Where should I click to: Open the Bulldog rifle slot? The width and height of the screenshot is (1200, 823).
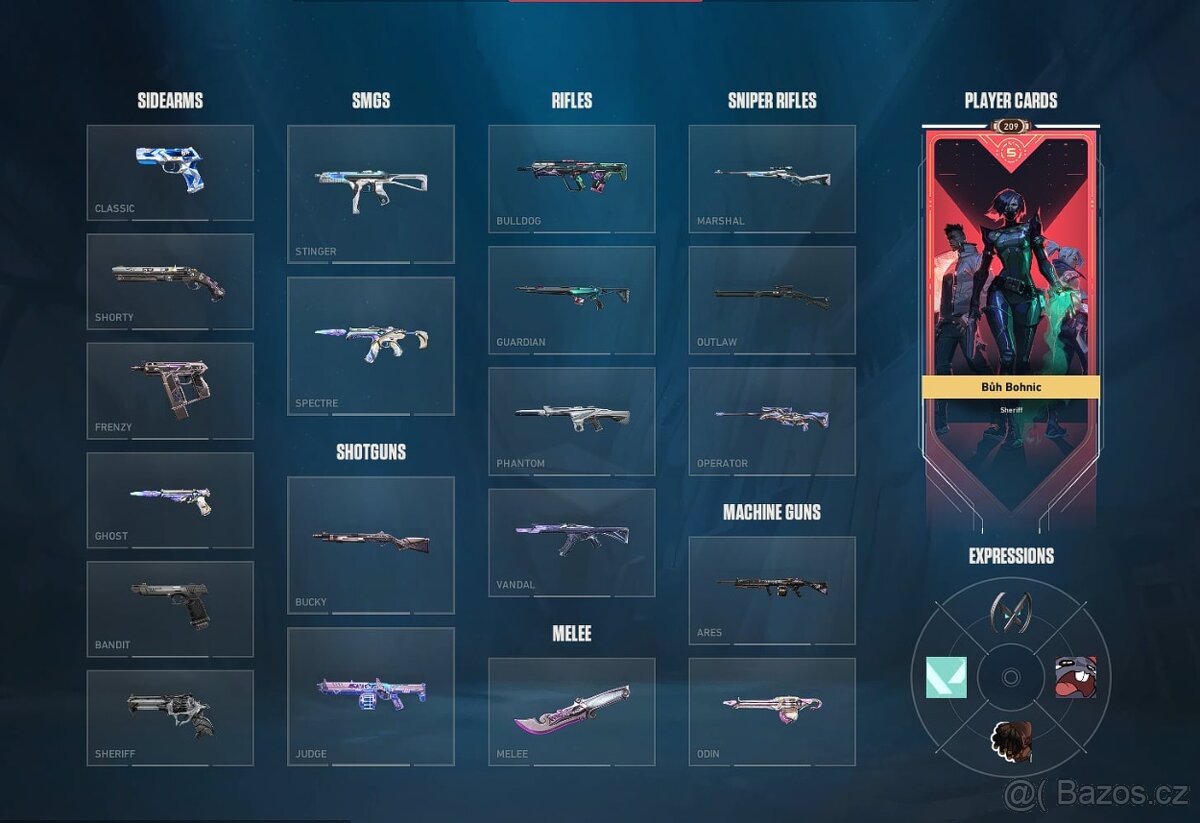tap(572, 178)
